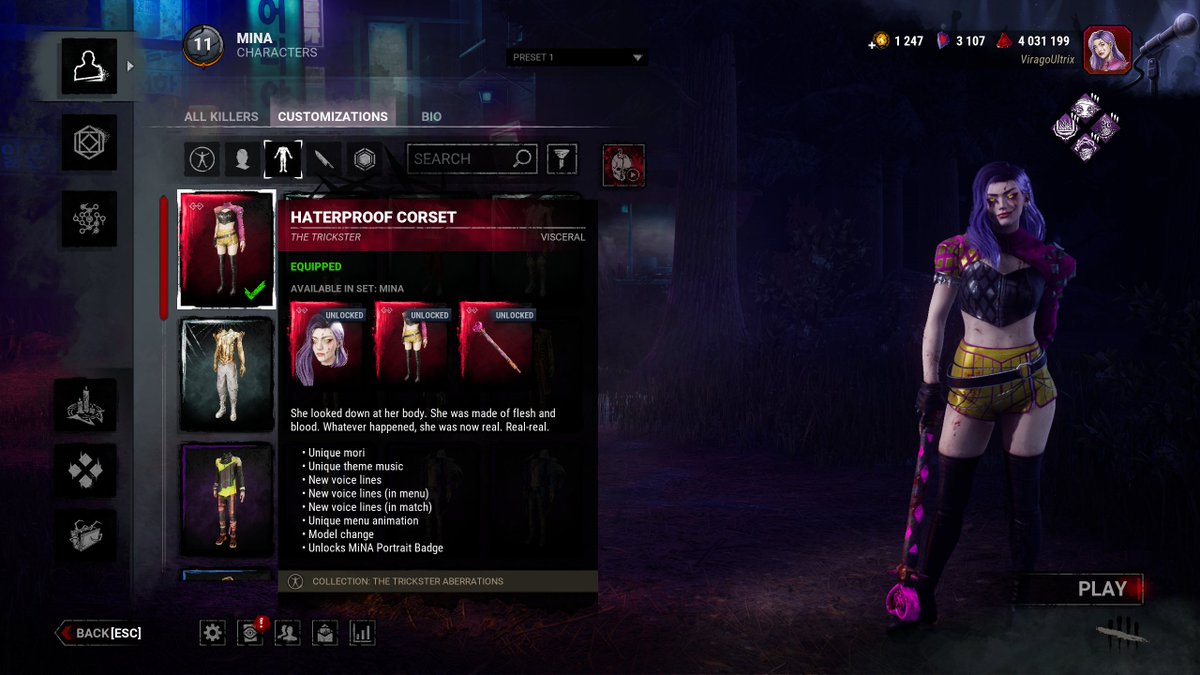
Task: Open the Bio tab
Action: click(x=431, y=116)
